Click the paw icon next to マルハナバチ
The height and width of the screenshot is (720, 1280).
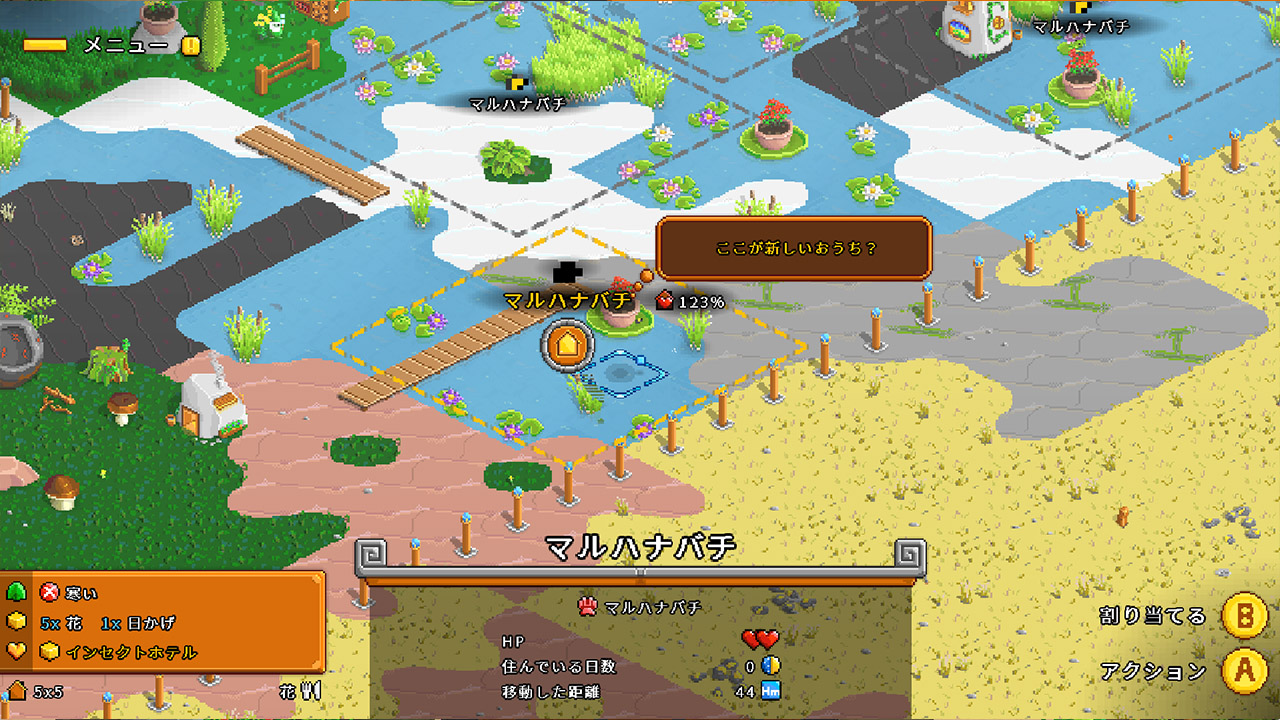pos(586,608)
